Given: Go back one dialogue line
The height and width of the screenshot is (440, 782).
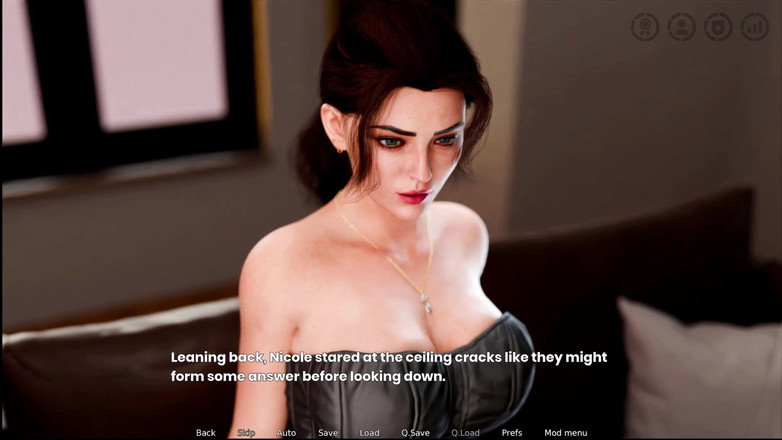Looking at the screenshot, I should tap(205, 433).
